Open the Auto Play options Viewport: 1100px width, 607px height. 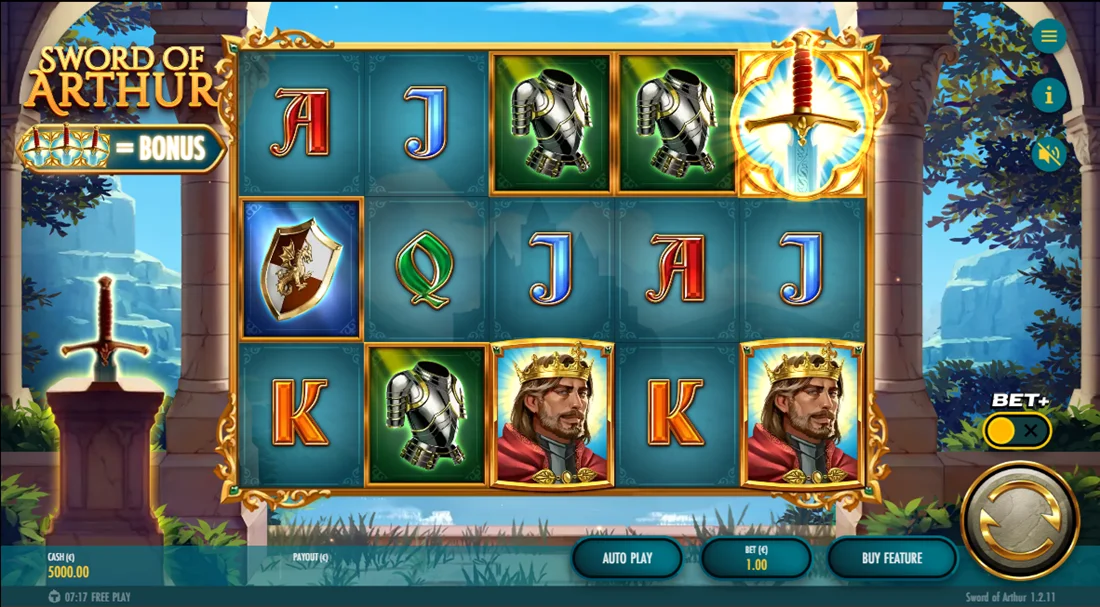click(627, 558)
